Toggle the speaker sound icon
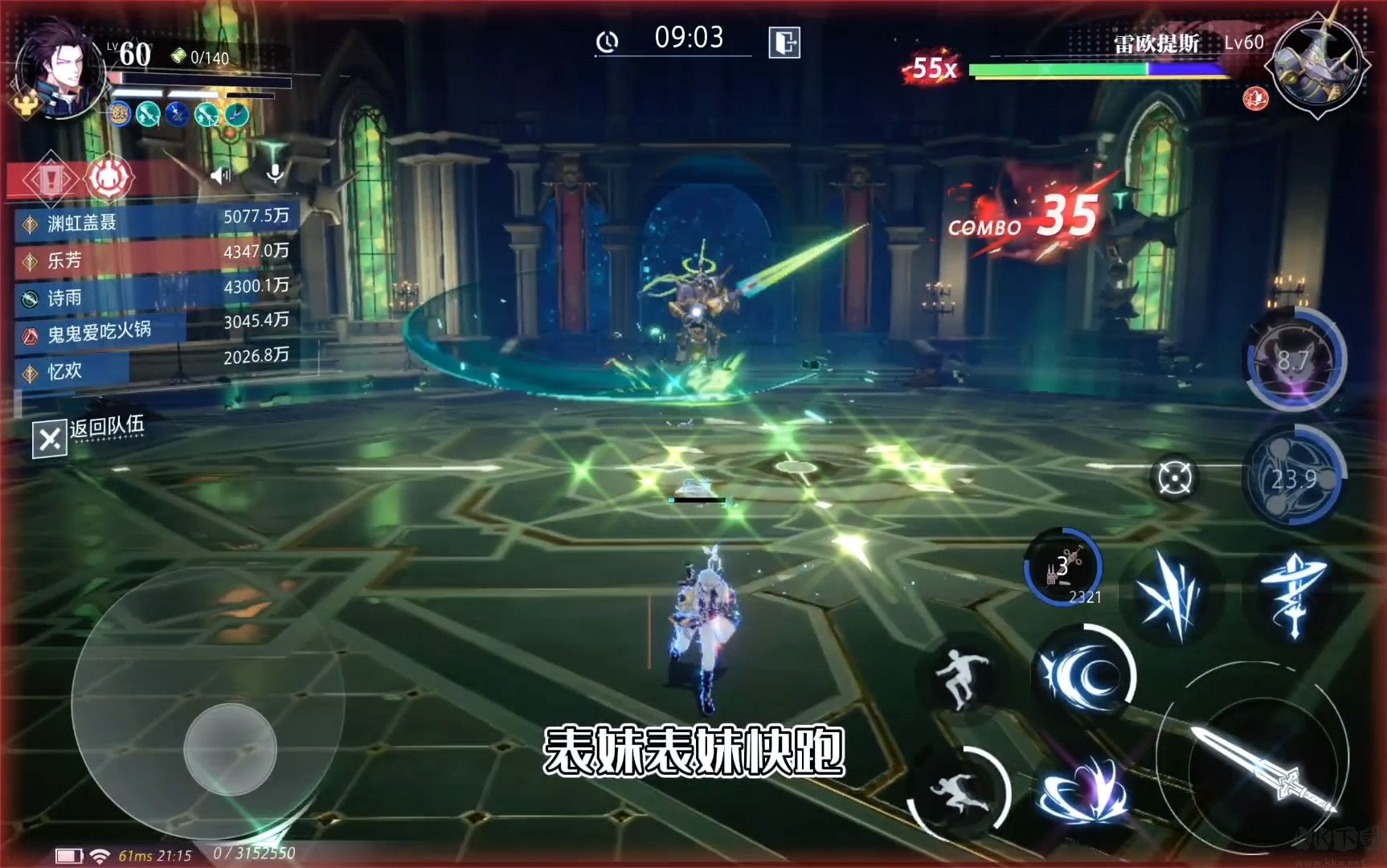The image size is (1387, 868). pyautogui.click(x=220, y=175)
